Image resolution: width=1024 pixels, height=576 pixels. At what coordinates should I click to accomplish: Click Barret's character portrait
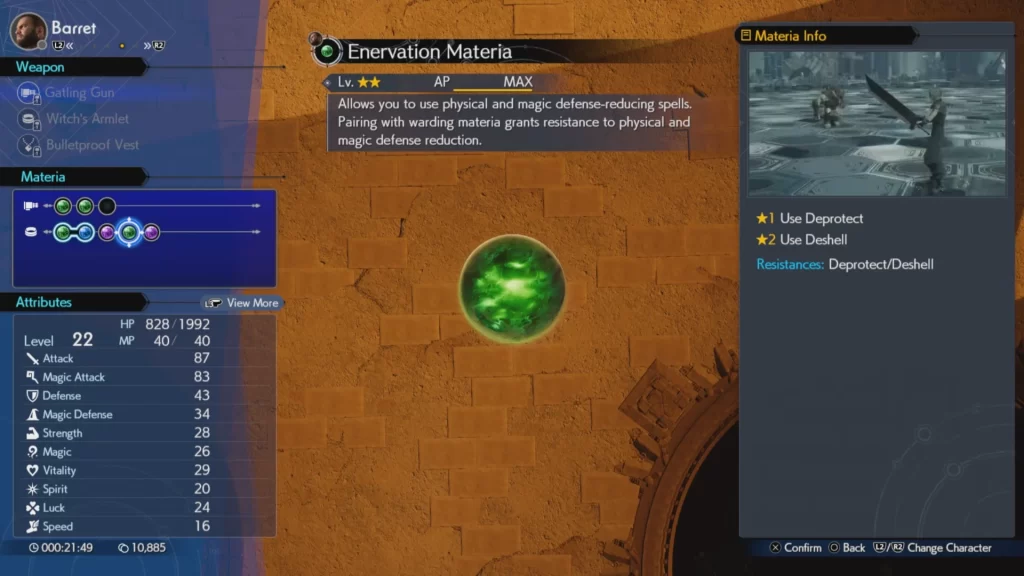point(28,31)
